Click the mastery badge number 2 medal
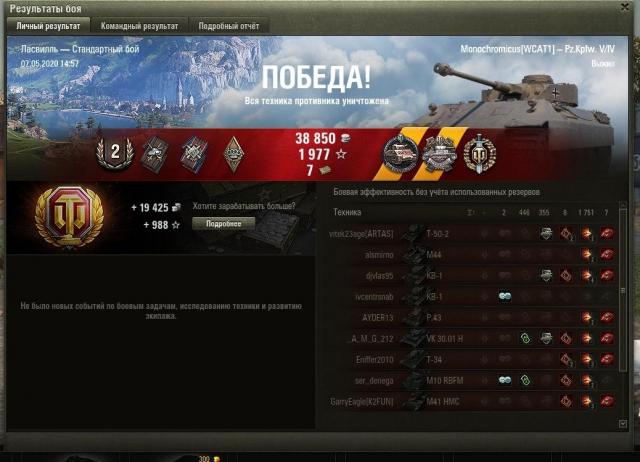This screenshot has height=462, width=640. [x=112, y=152]
